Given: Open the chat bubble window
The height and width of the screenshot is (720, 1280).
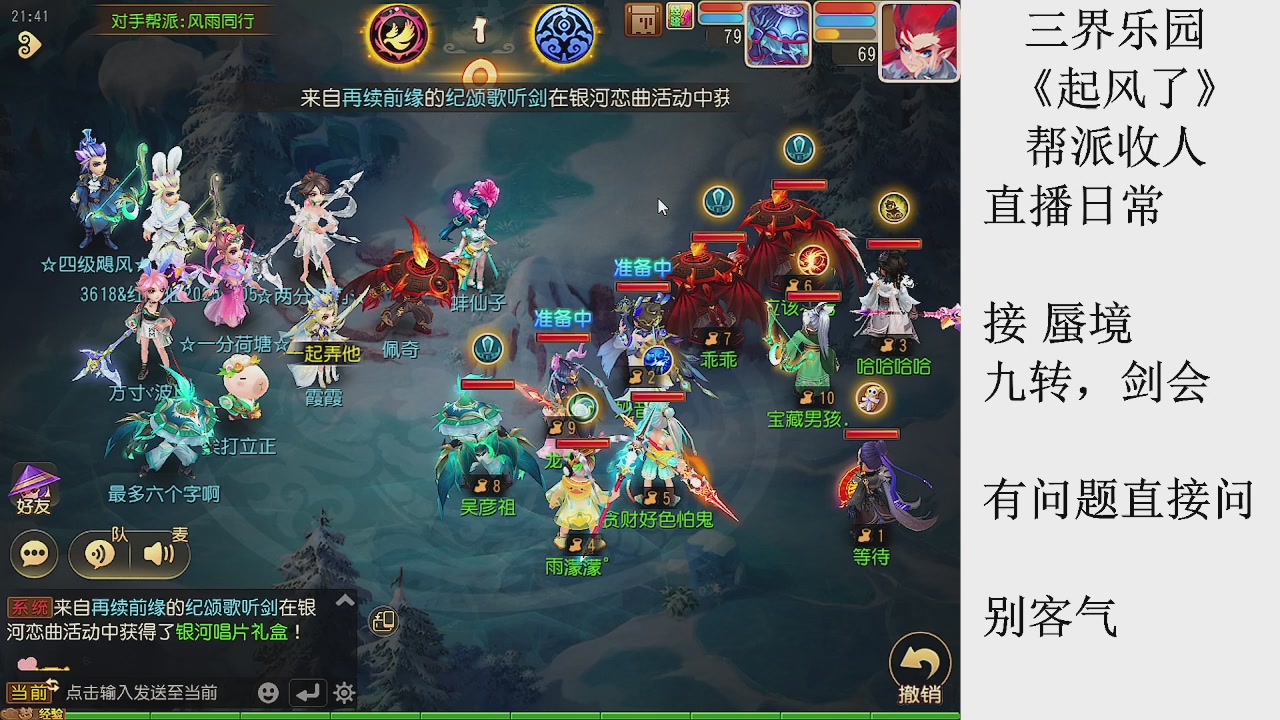Looking at the screenshot, I should [x=33, y=553].
